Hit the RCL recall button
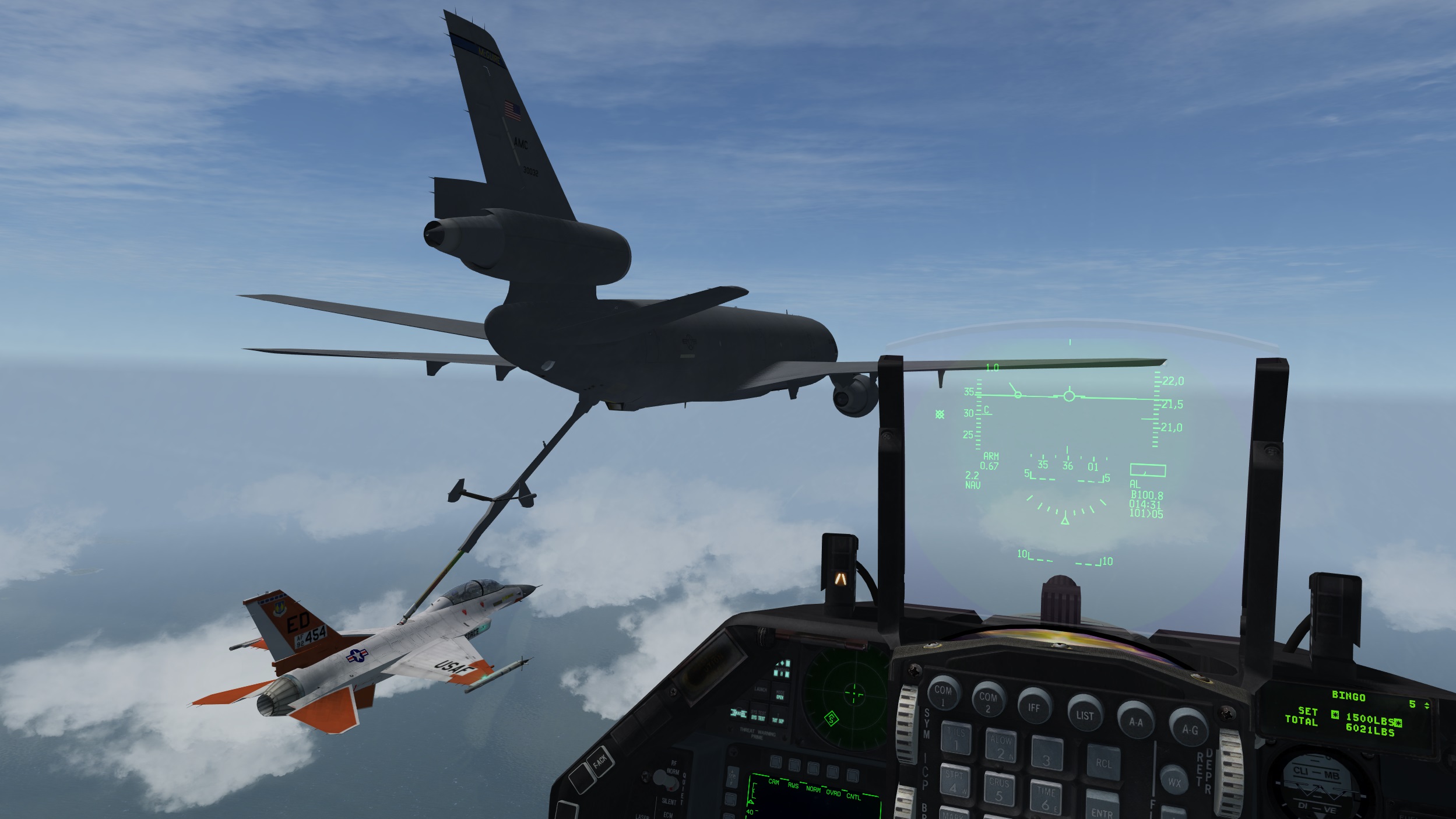 tap(1103, 763)
